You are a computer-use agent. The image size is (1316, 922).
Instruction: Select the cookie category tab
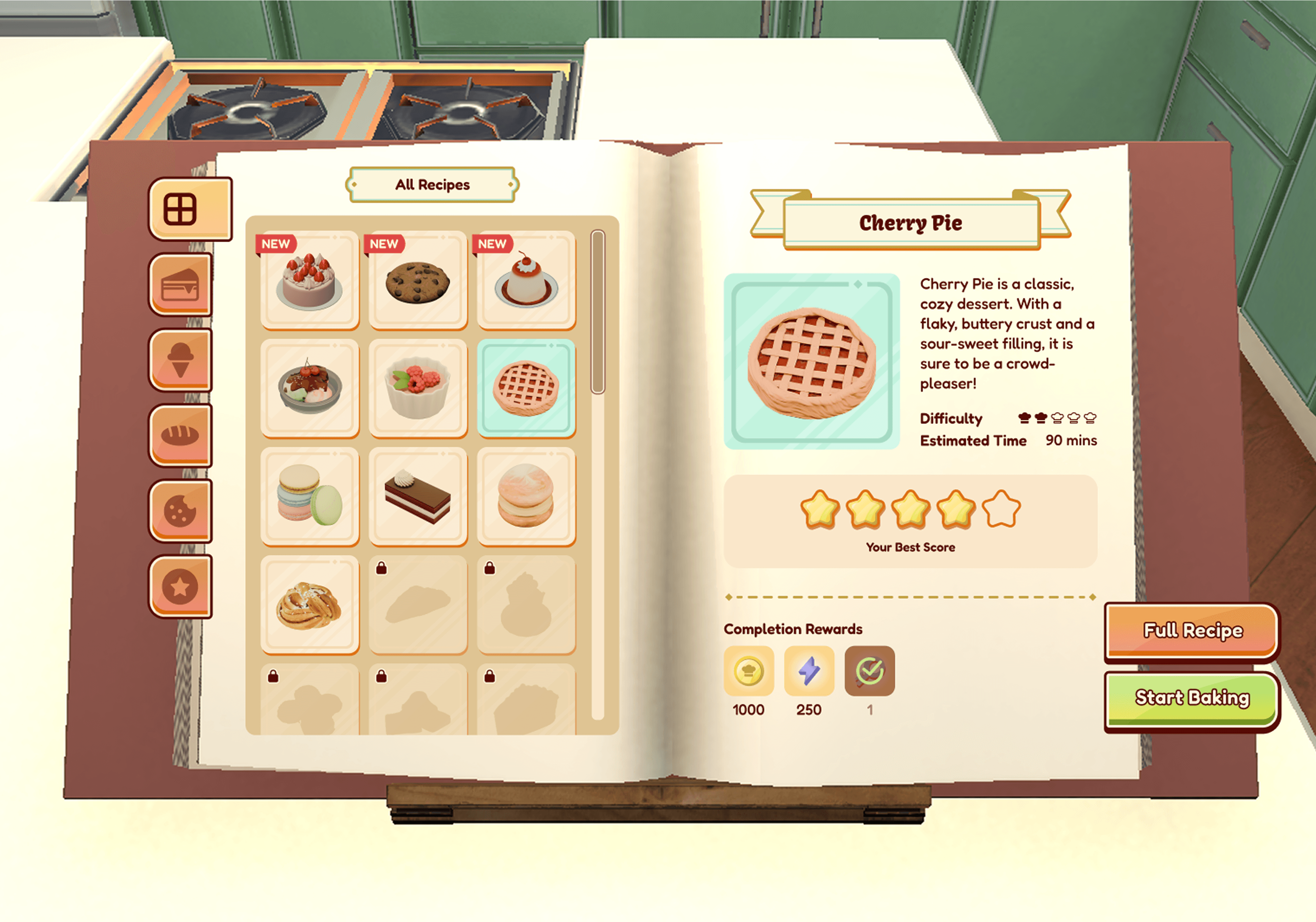pos(180,511)
